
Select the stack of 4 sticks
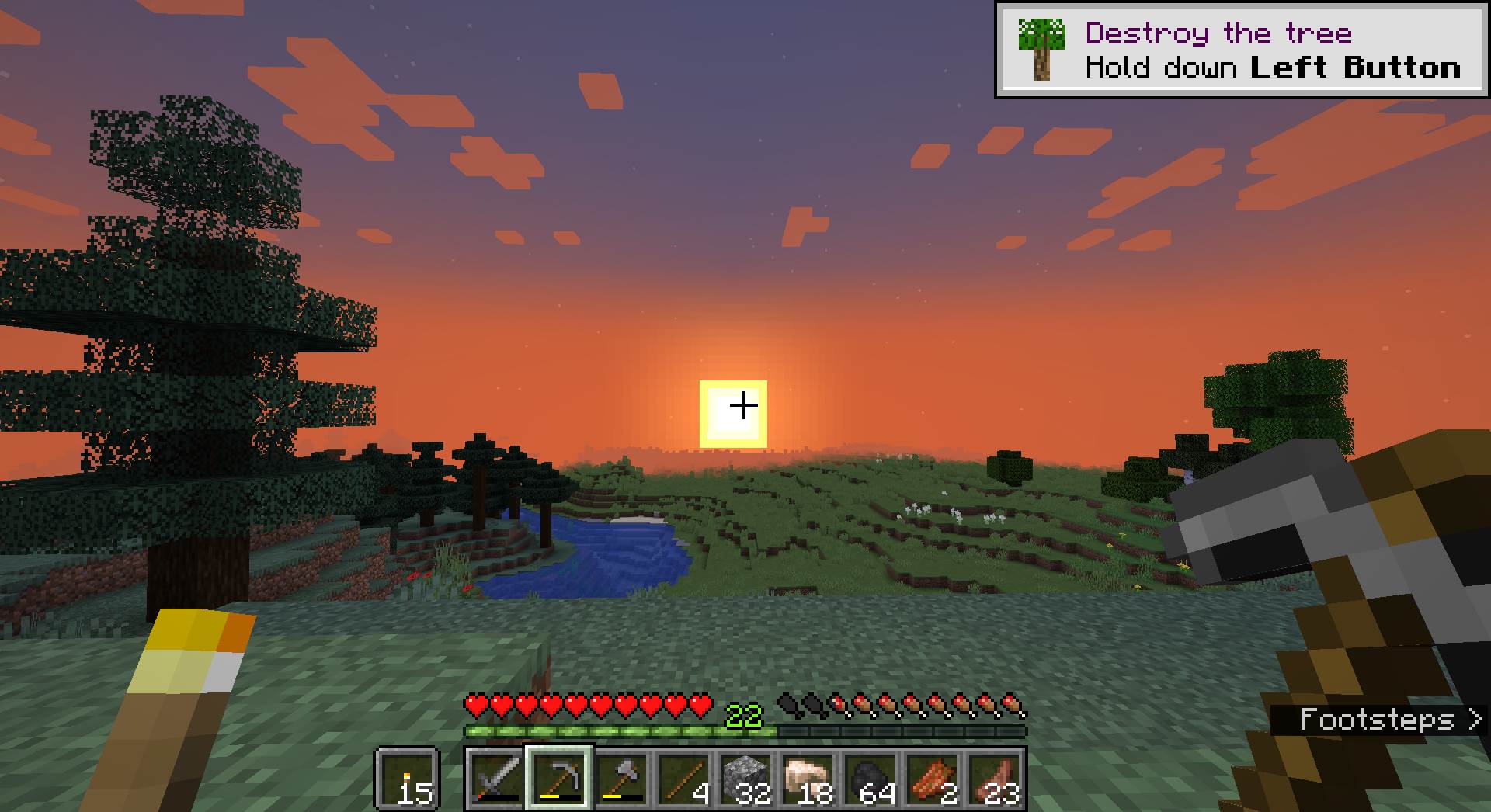click(x=683, y=779)
